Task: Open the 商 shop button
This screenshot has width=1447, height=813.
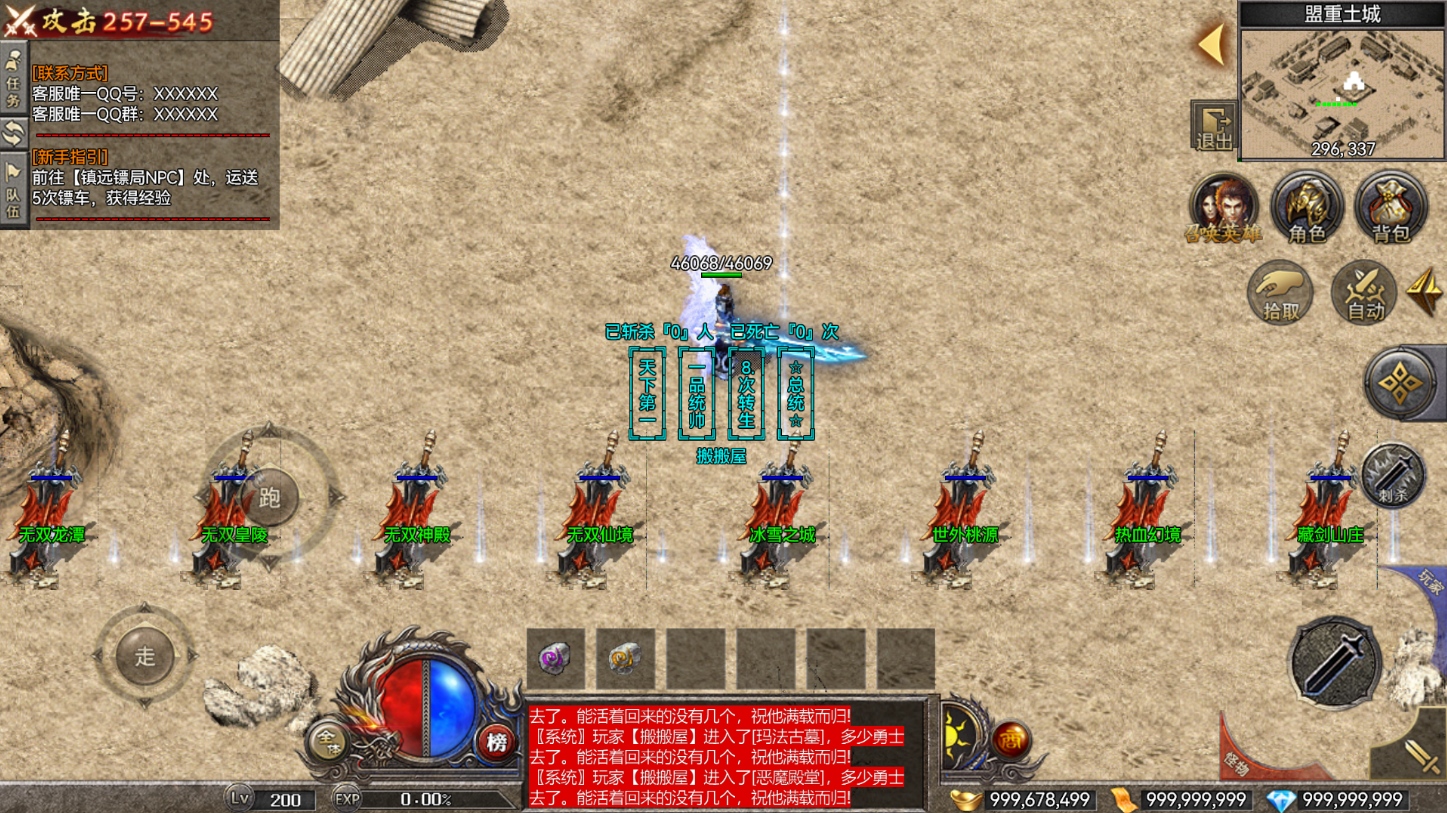Action: [x=1012, y=741]
